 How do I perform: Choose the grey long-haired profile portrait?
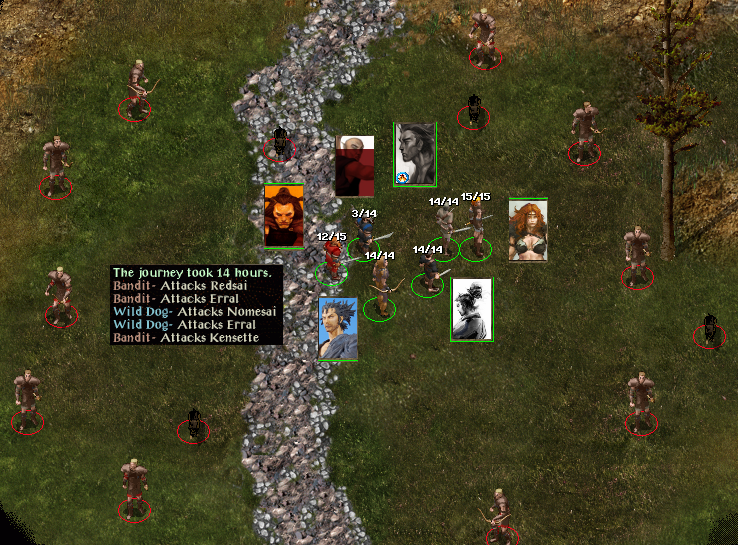click(x=415, y=153)
